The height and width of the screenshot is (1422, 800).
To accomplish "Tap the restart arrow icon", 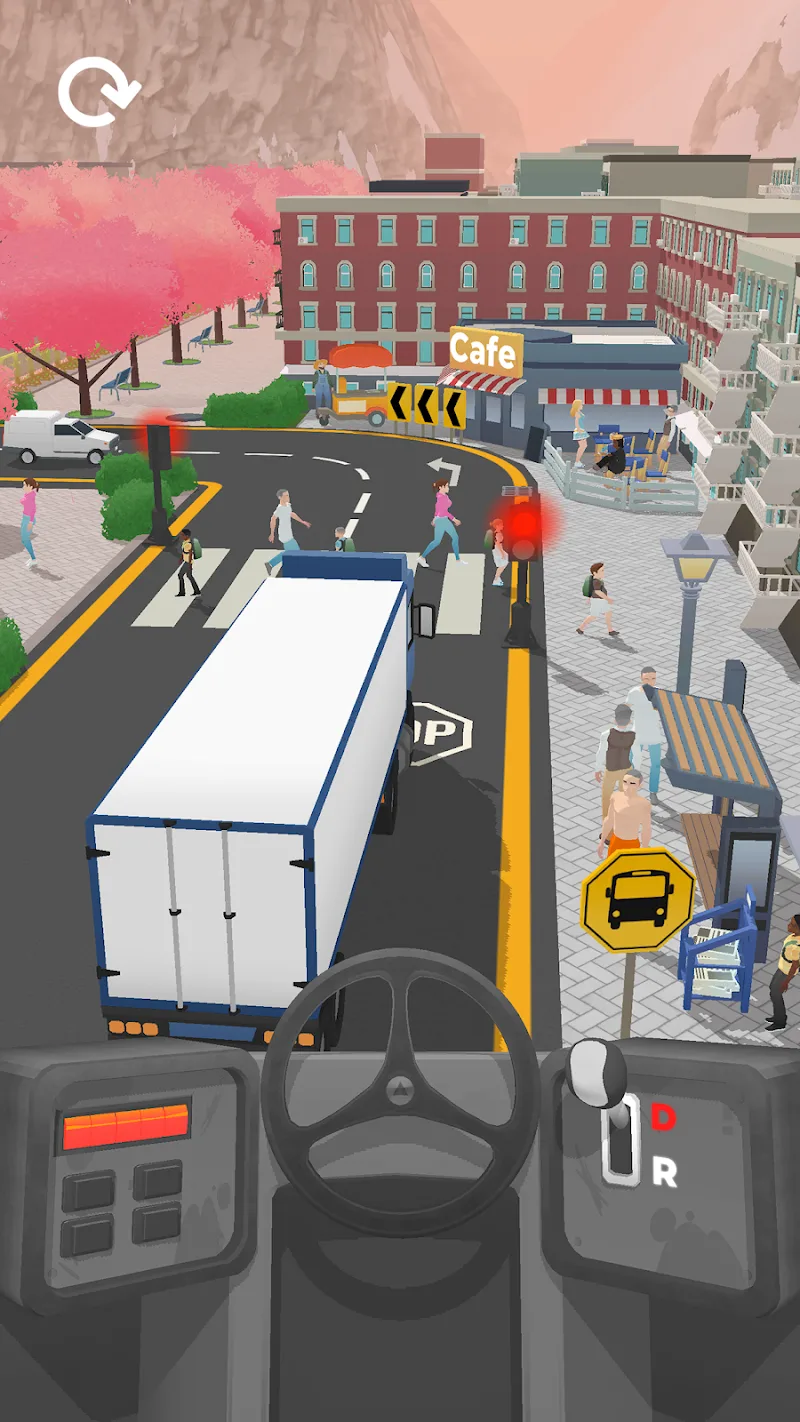I will point(97,93).
